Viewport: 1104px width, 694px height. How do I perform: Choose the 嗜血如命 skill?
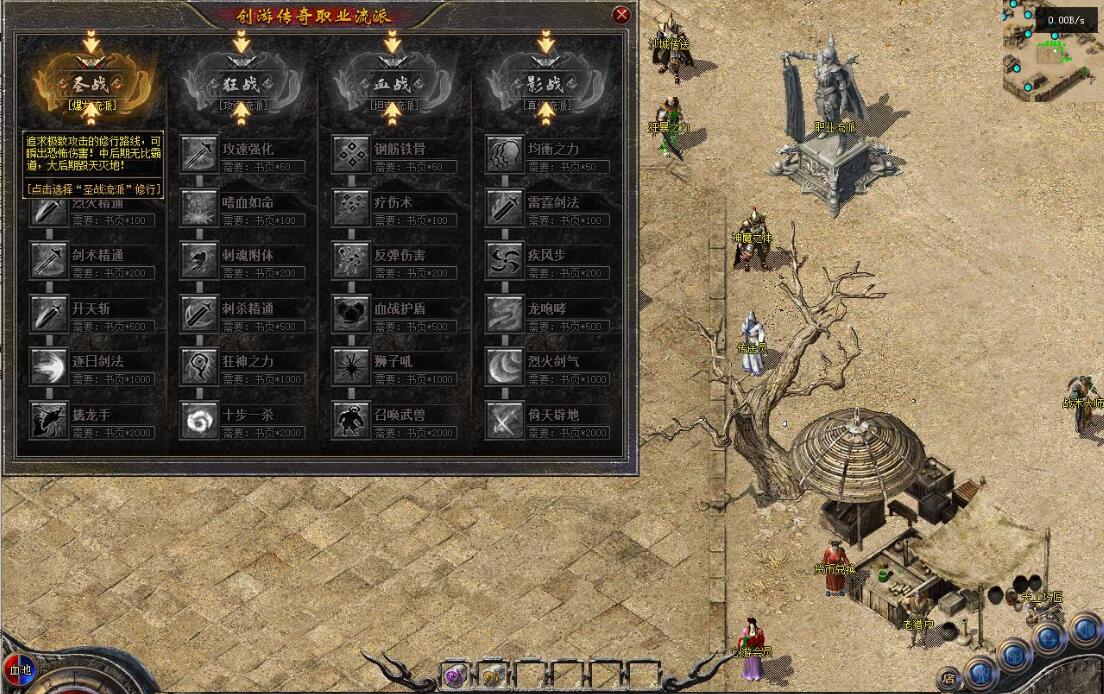click(x=199, y=207)
